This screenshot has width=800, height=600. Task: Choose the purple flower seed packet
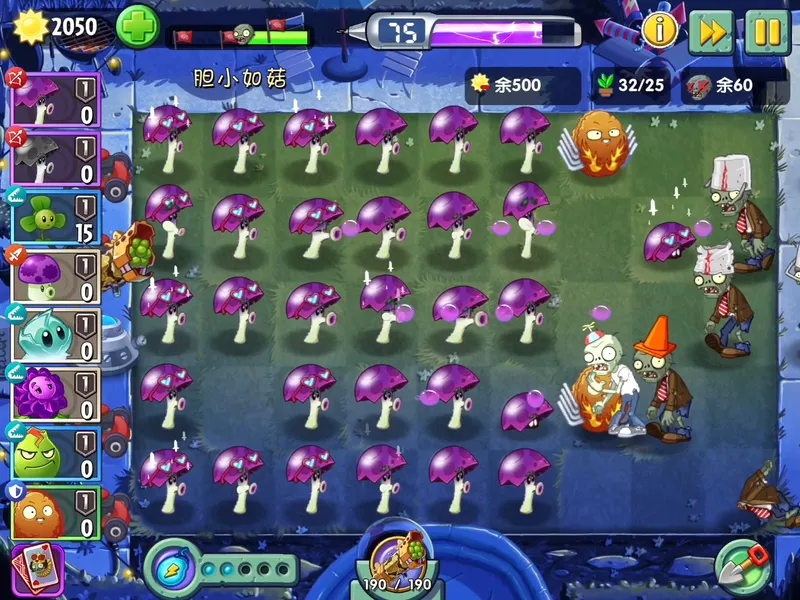[x=54, y=395]
